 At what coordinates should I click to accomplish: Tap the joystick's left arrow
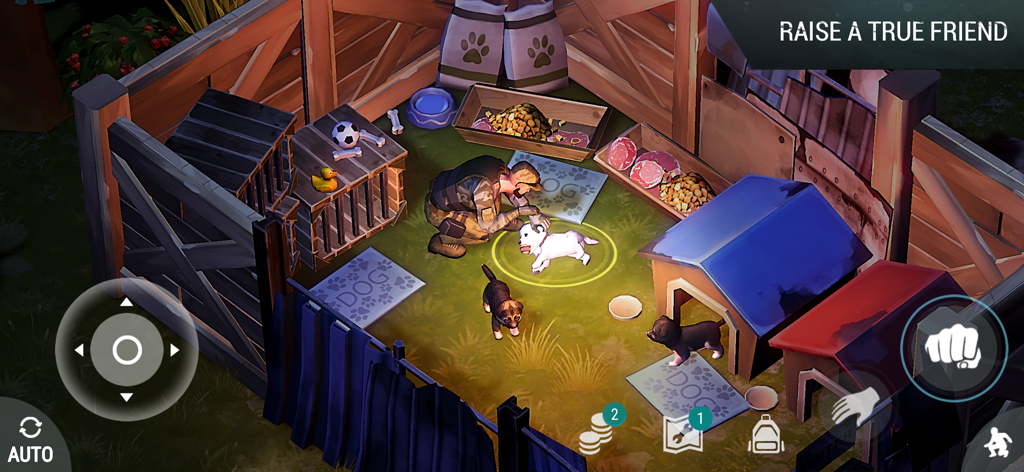click(x=79, y=350)
